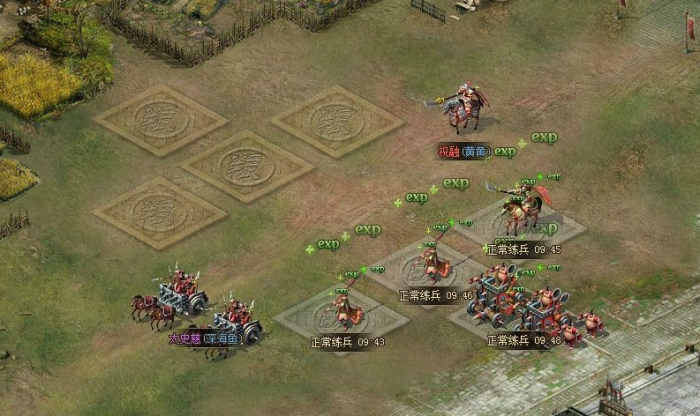
Task: Select the training pad labeled 正常练兵 09:46
Action: pos(430,267)
